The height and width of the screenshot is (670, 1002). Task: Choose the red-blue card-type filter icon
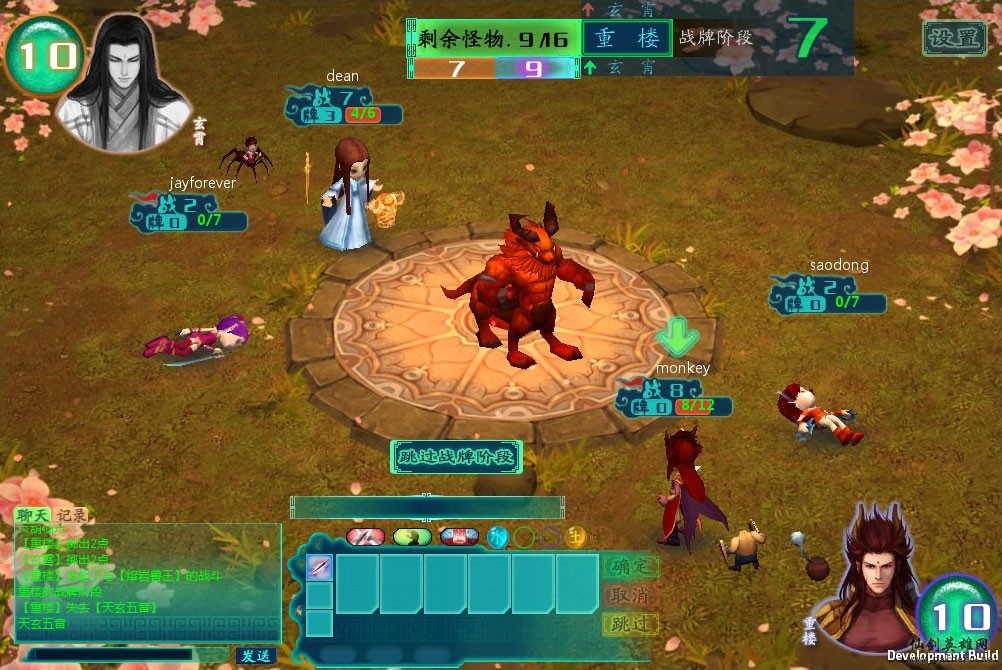pyautogui.click(x=459, y=537)
